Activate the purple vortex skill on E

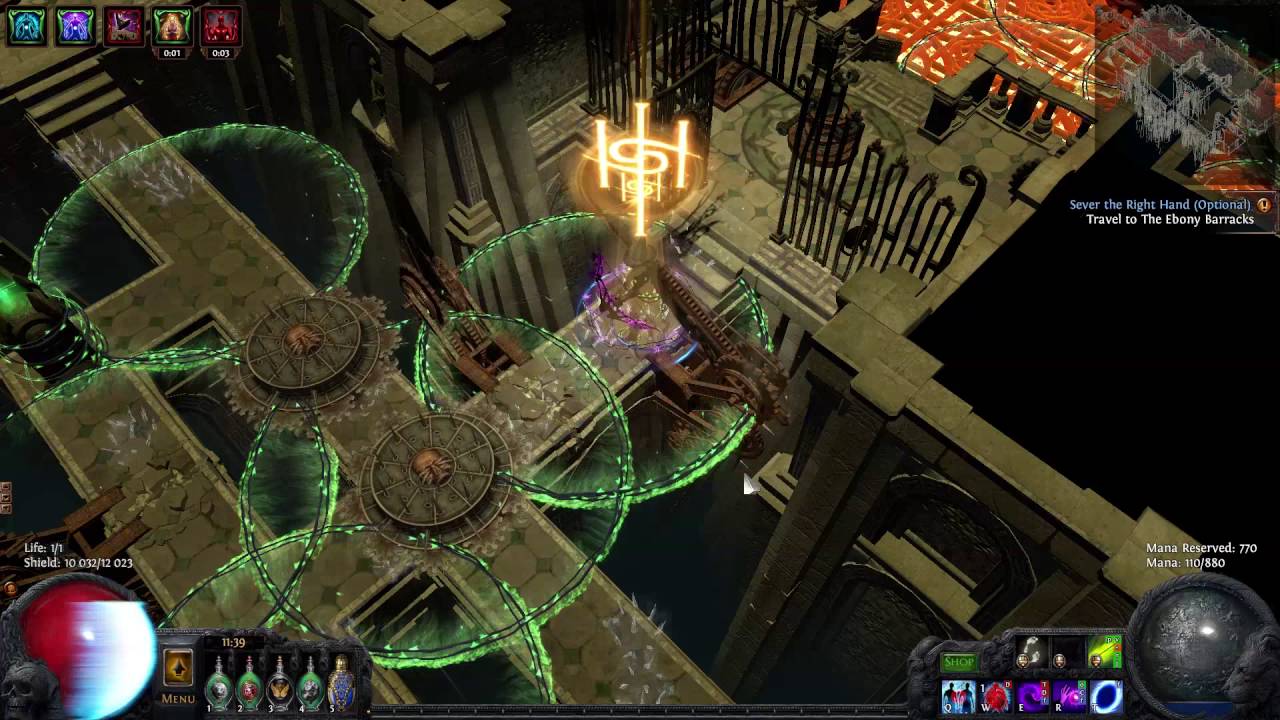click(x=1032, y=695)
